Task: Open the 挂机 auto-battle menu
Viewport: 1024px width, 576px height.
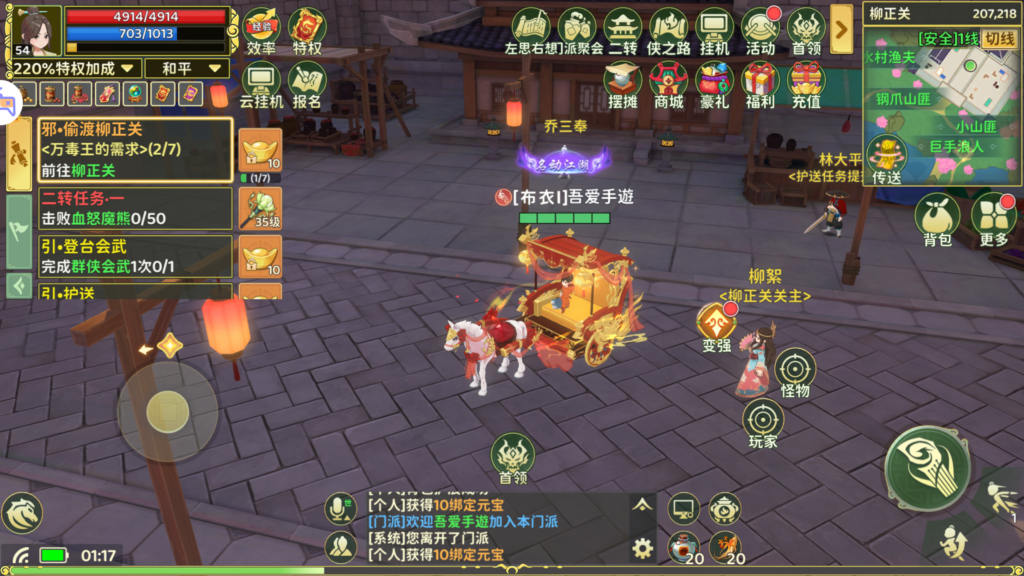Action: click(x=715, y=30)
